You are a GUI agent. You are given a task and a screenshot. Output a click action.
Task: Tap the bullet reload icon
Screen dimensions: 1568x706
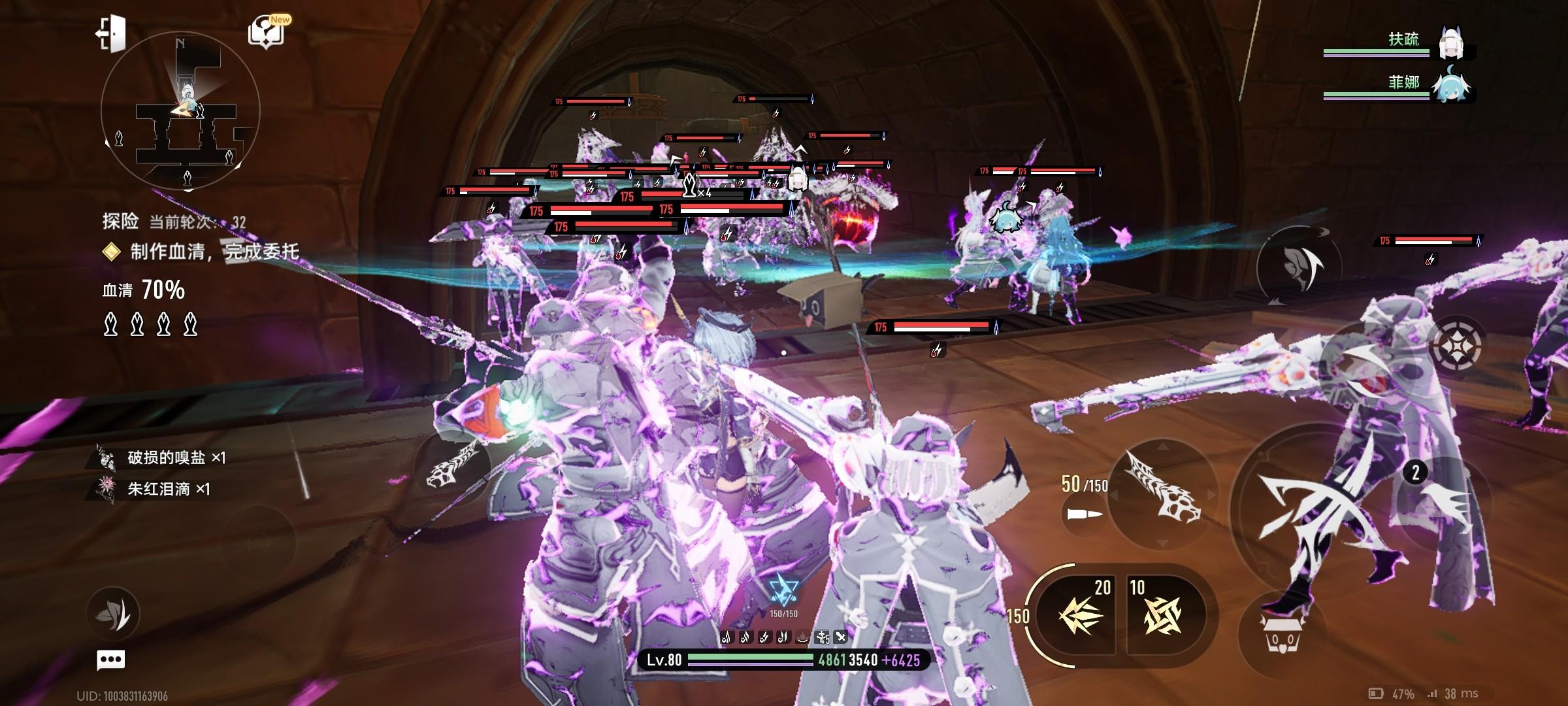(x=1085, y=514)
